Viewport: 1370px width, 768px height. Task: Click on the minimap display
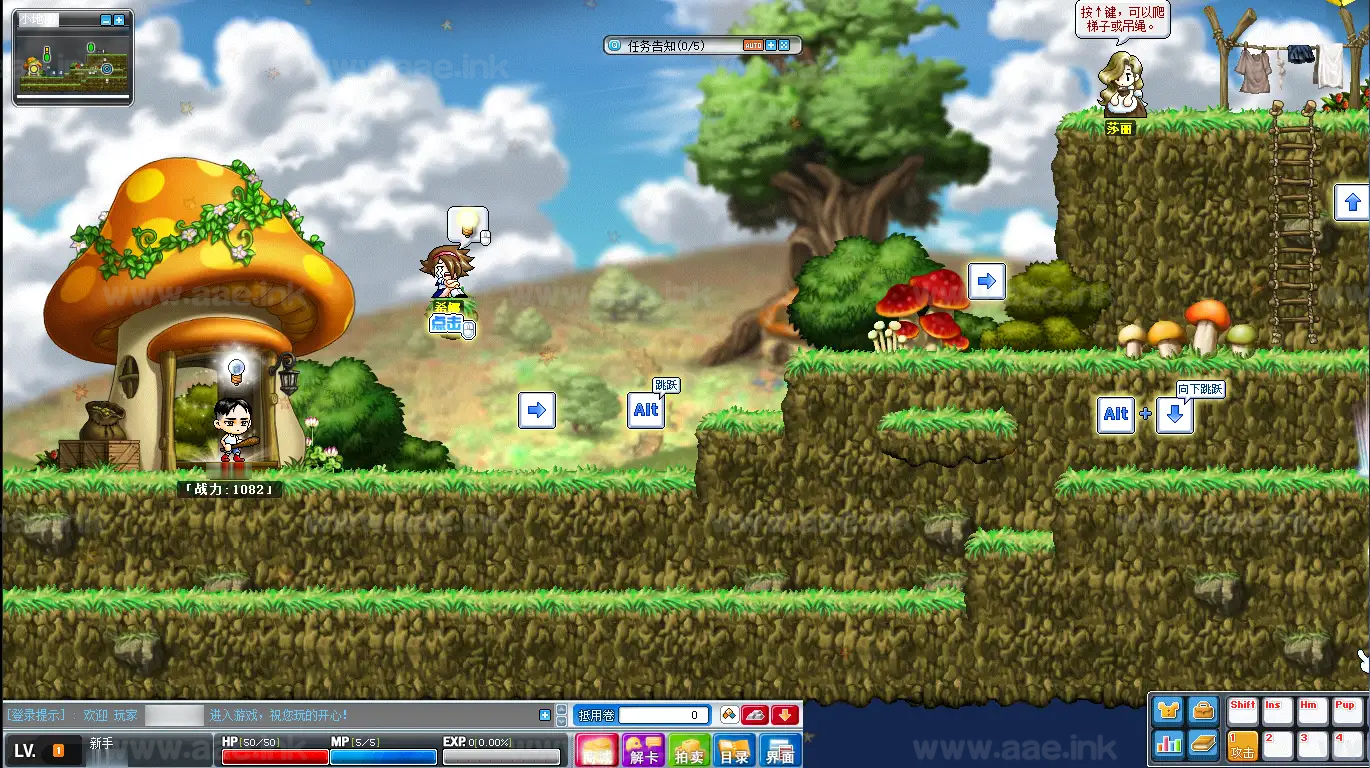pos(72,64)
